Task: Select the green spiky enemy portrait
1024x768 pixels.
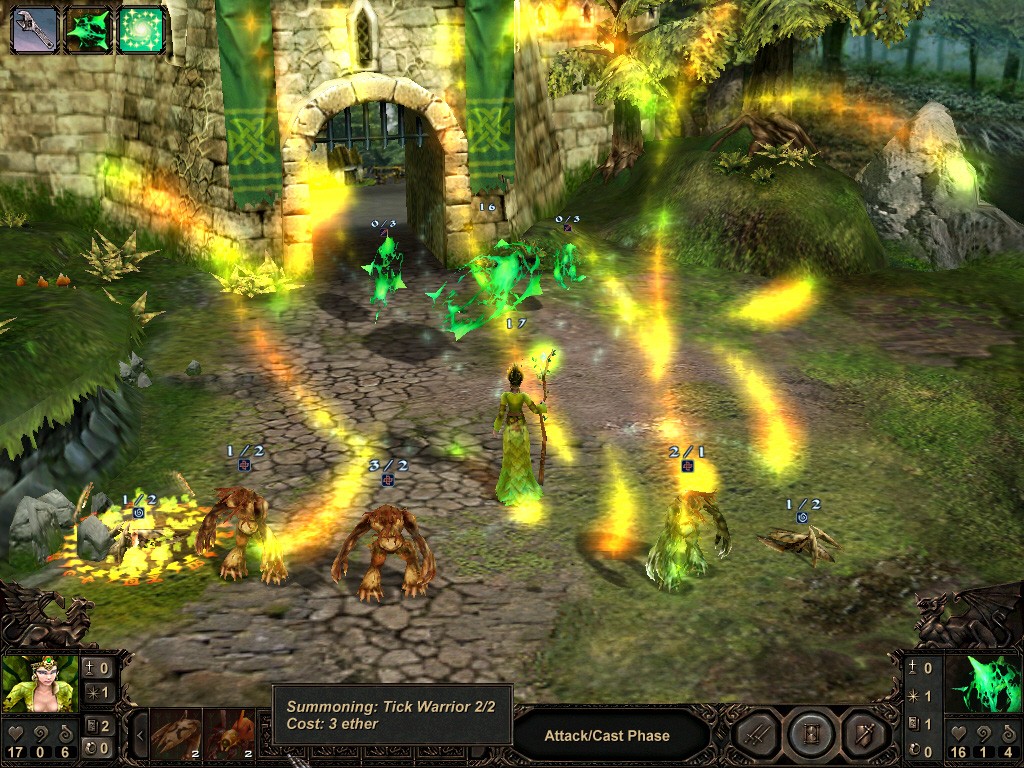Action: tap(983, 683)
